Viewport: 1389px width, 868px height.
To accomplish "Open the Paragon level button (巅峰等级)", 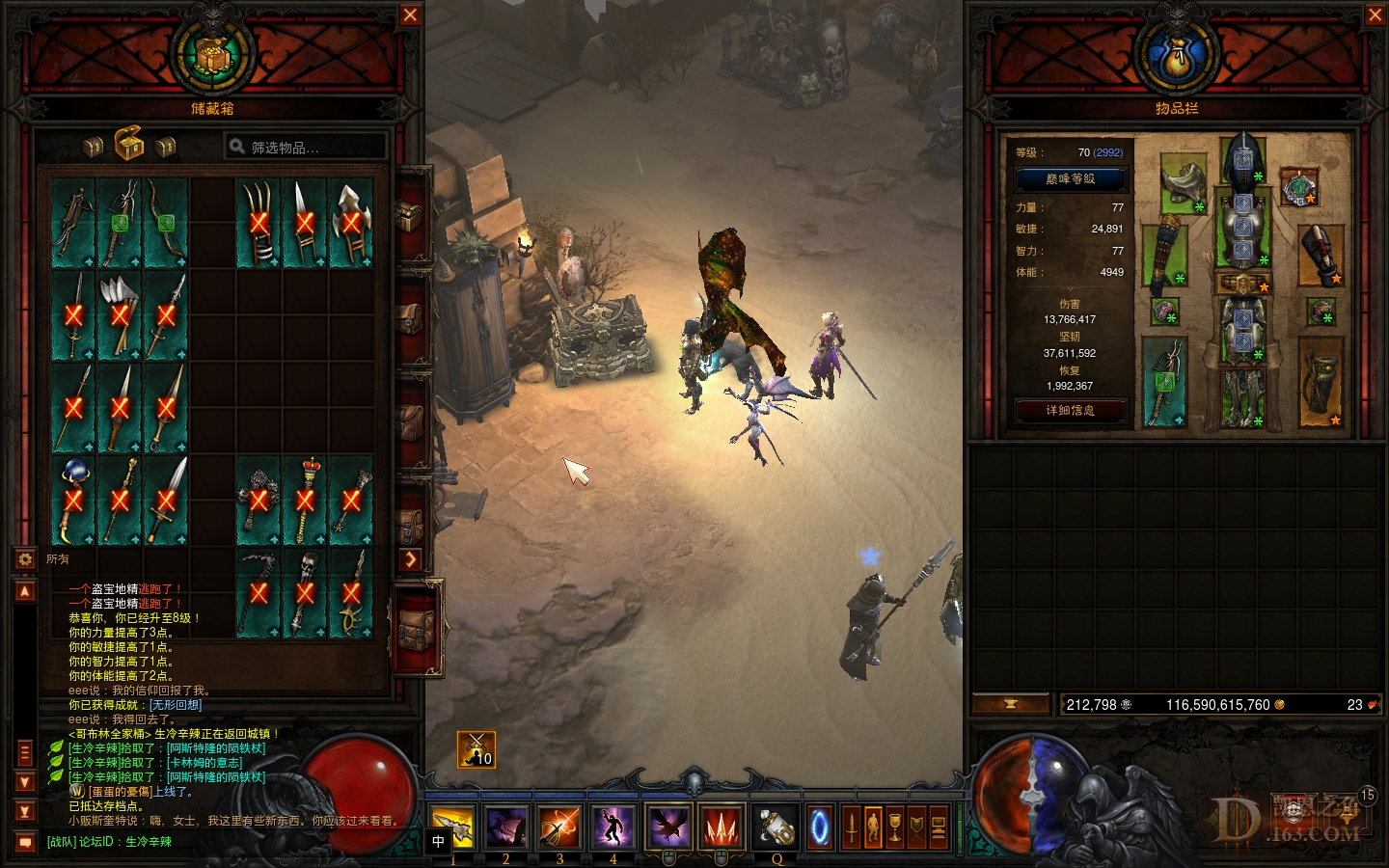I will click(x=1070, y=178).
